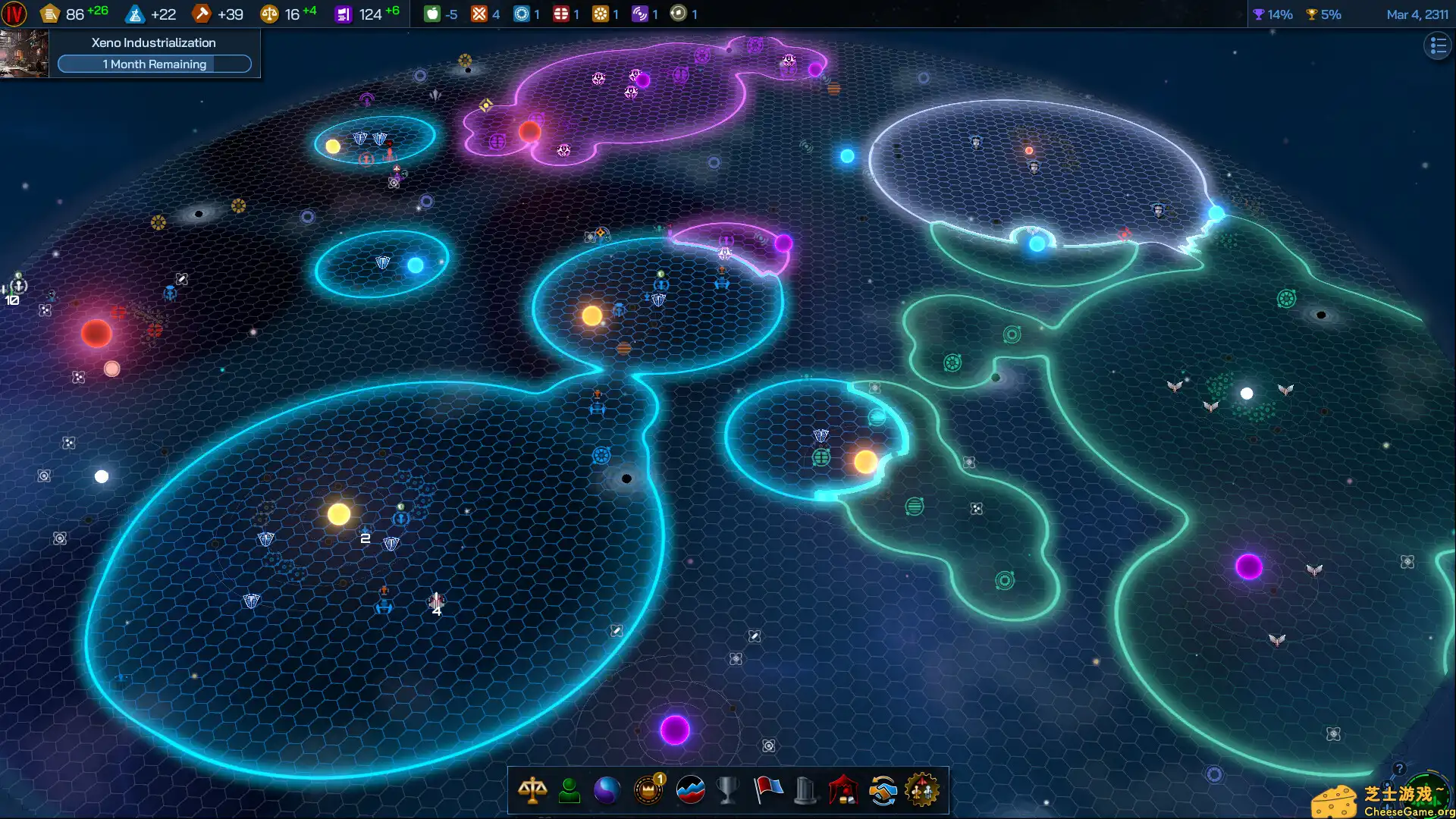Open the trade handshake icon
Image resolution: width=1456 pixels, height=819 pixels.
[883, 790]
